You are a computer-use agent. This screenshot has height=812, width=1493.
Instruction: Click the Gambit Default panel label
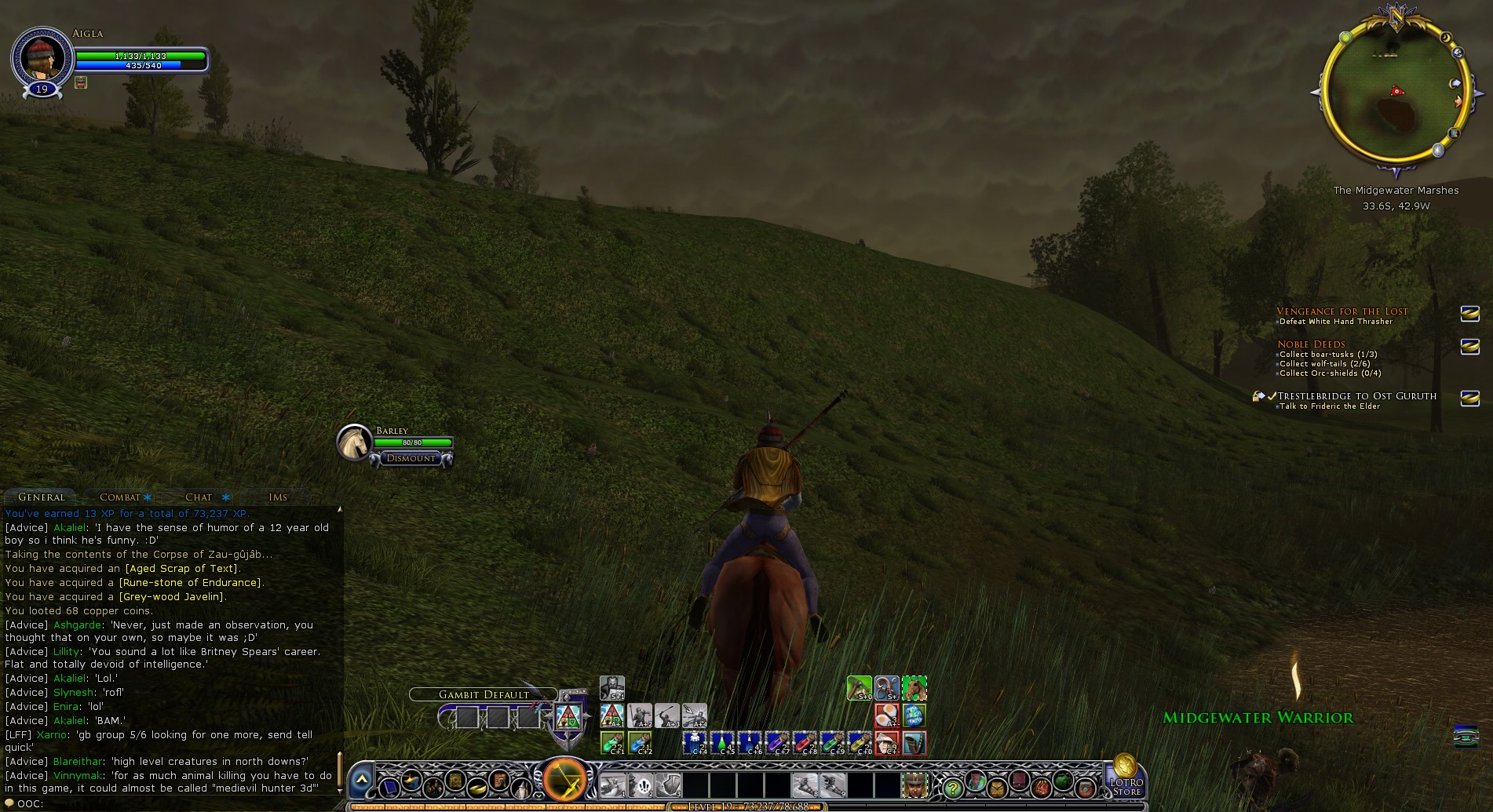(484, 694)
